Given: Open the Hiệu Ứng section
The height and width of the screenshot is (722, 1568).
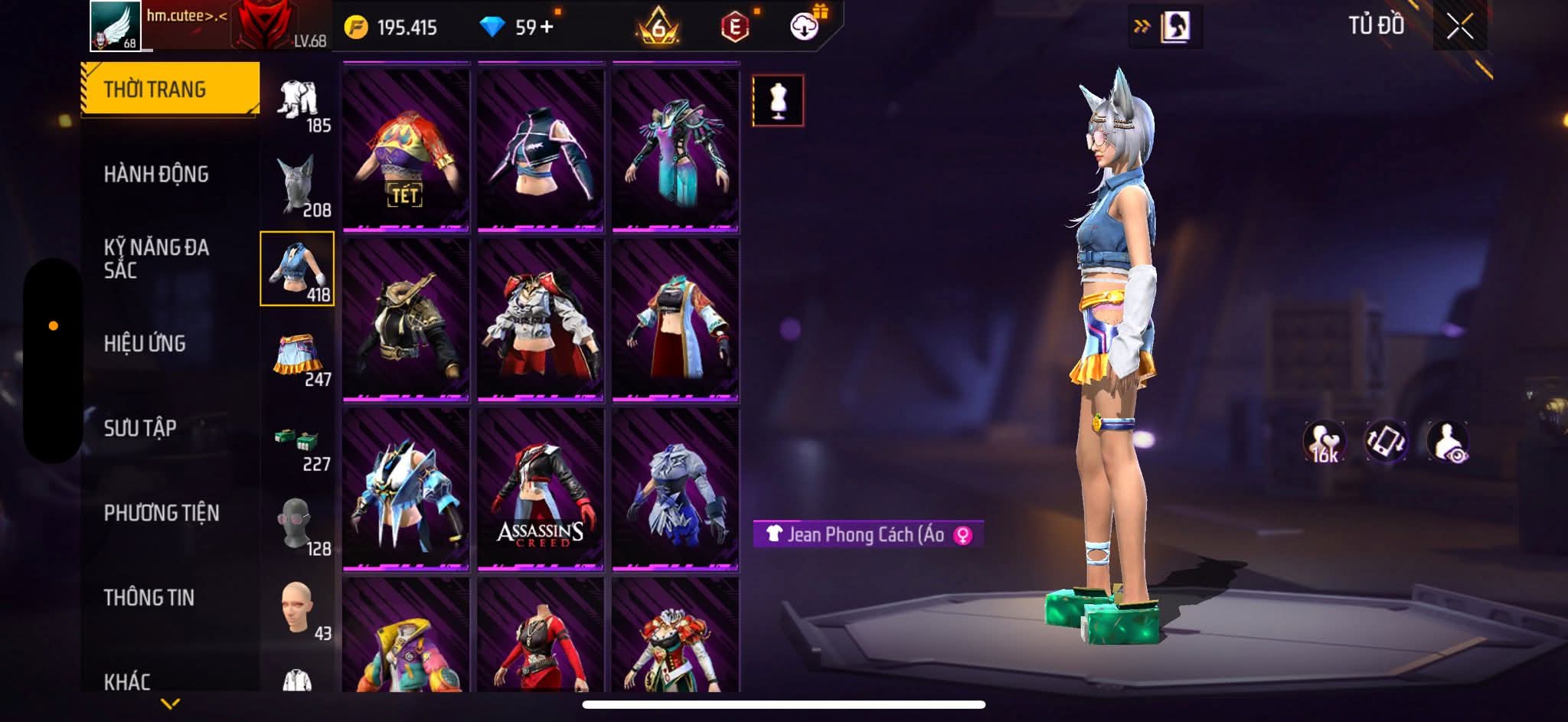Looking at the screenshot, I should 145,344.
